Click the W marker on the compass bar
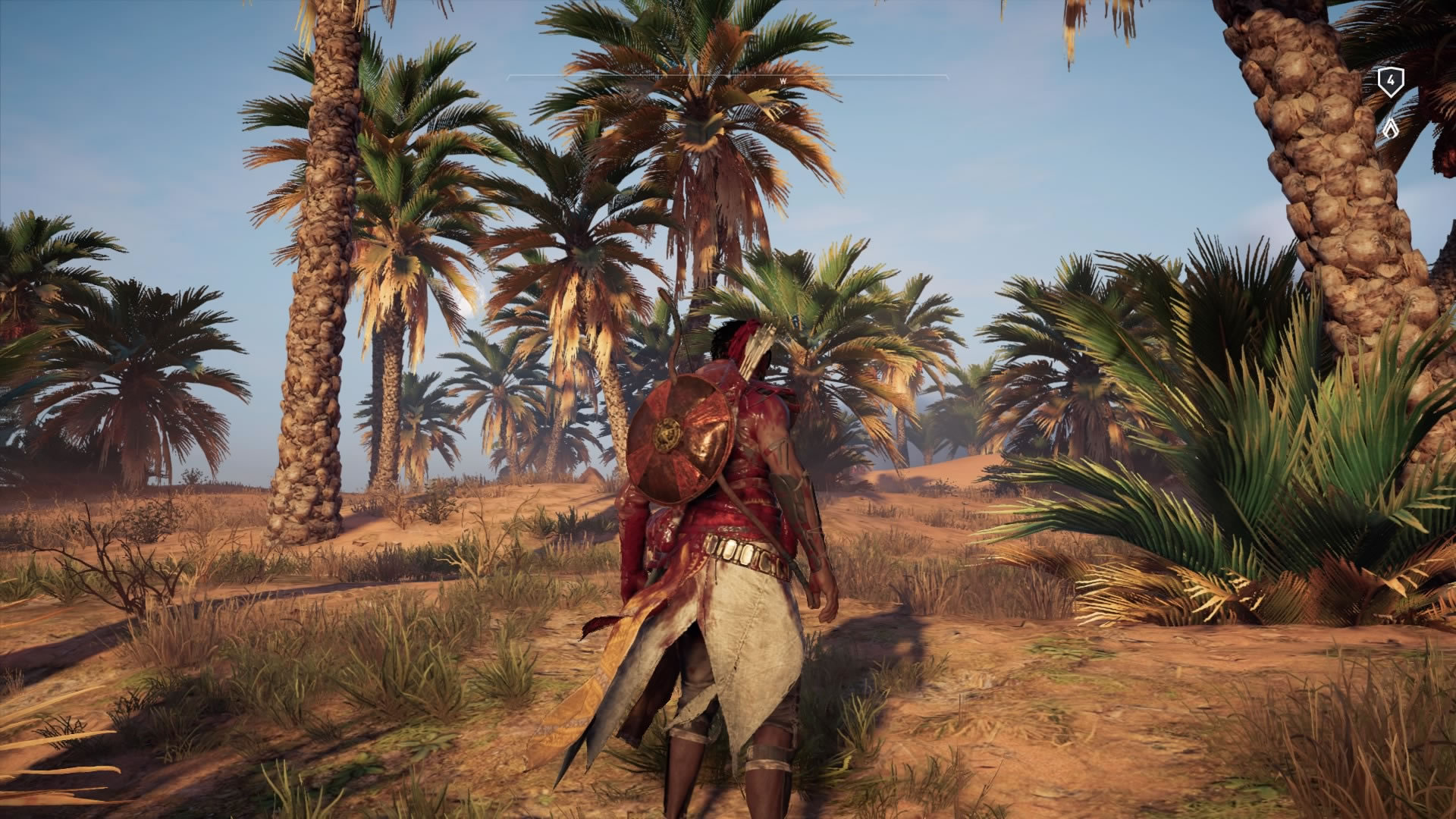Viewport: 1456px width, 819px height. coord(783,80)
